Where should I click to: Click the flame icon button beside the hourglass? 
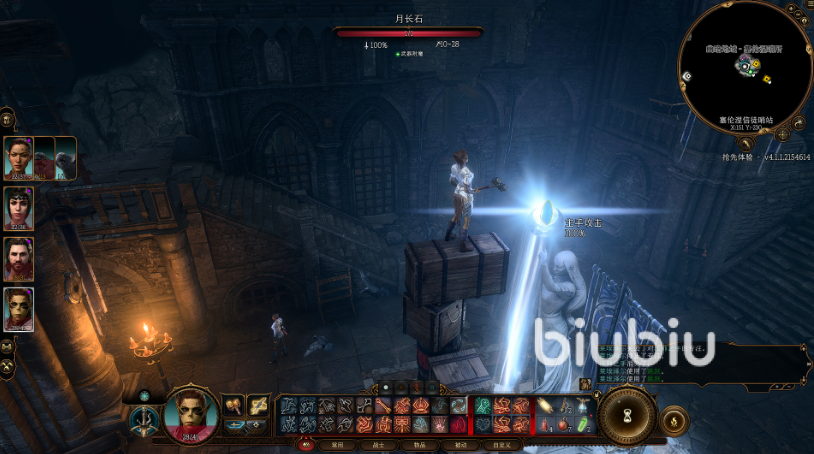[x=675, y=420]
